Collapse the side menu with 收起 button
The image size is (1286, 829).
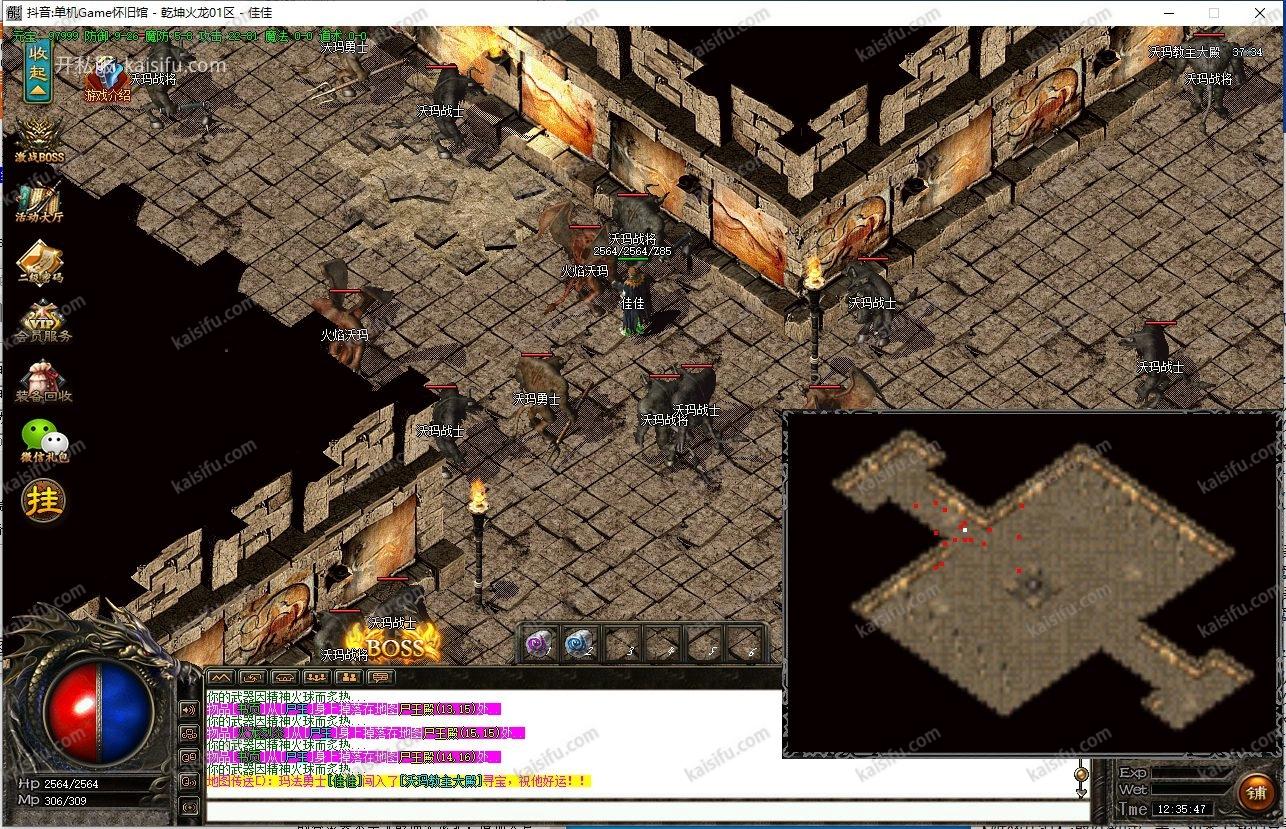pos(38,69)
